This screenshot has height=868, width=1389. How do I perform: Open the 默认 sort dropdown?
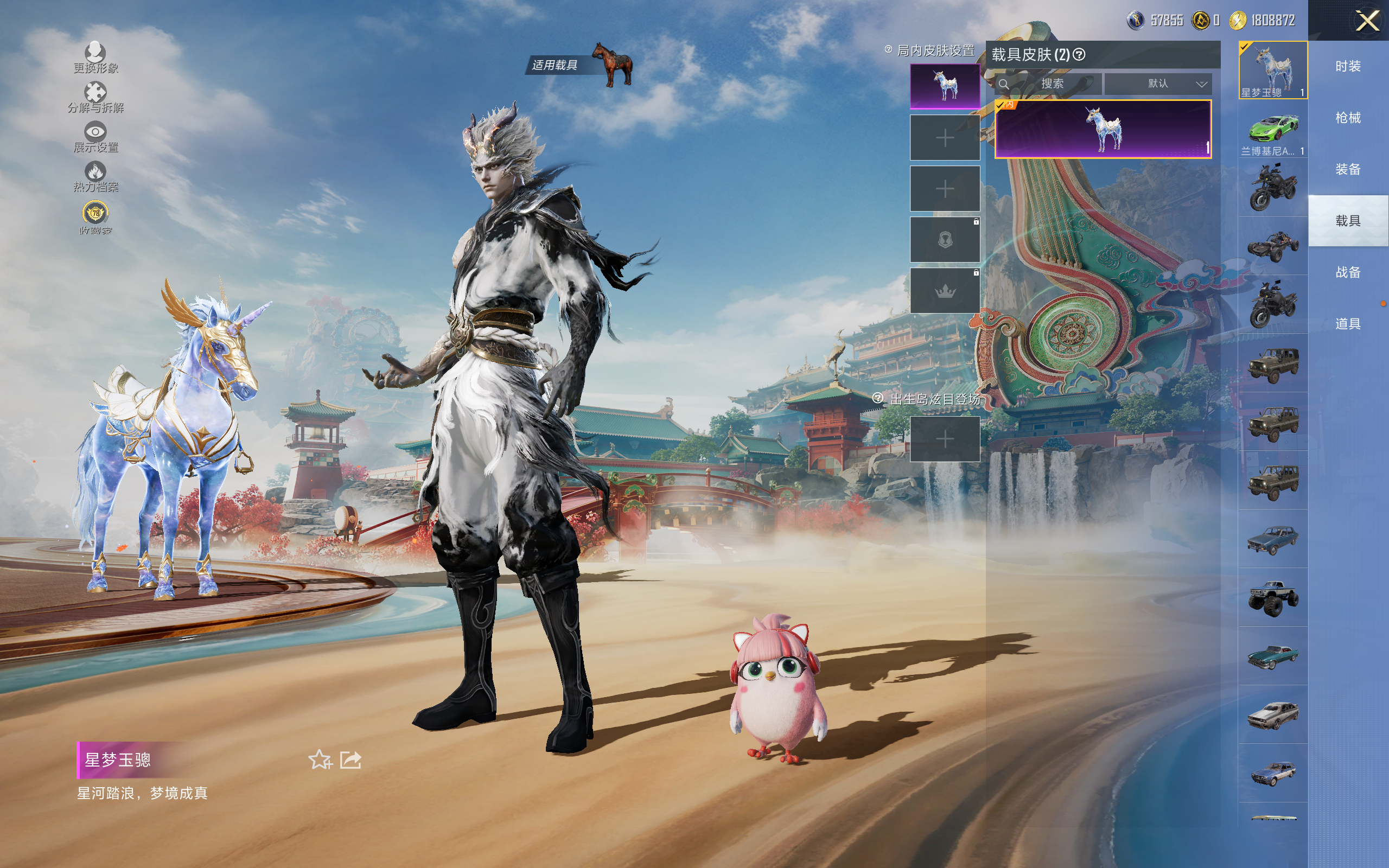pyautogui.click(x=1158, y=84)
